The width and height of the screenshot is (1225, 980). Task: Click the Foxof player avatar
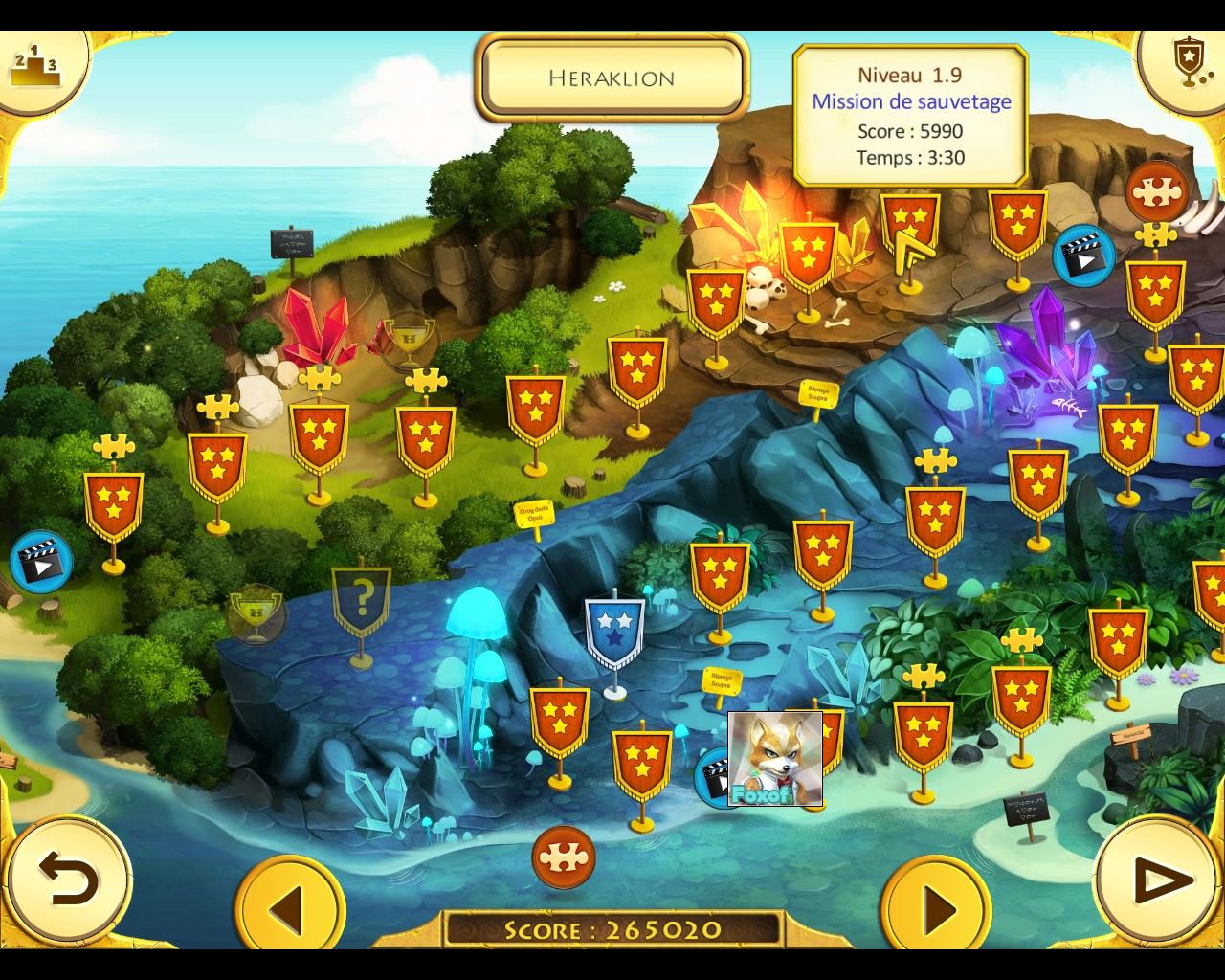coord(774,758)
